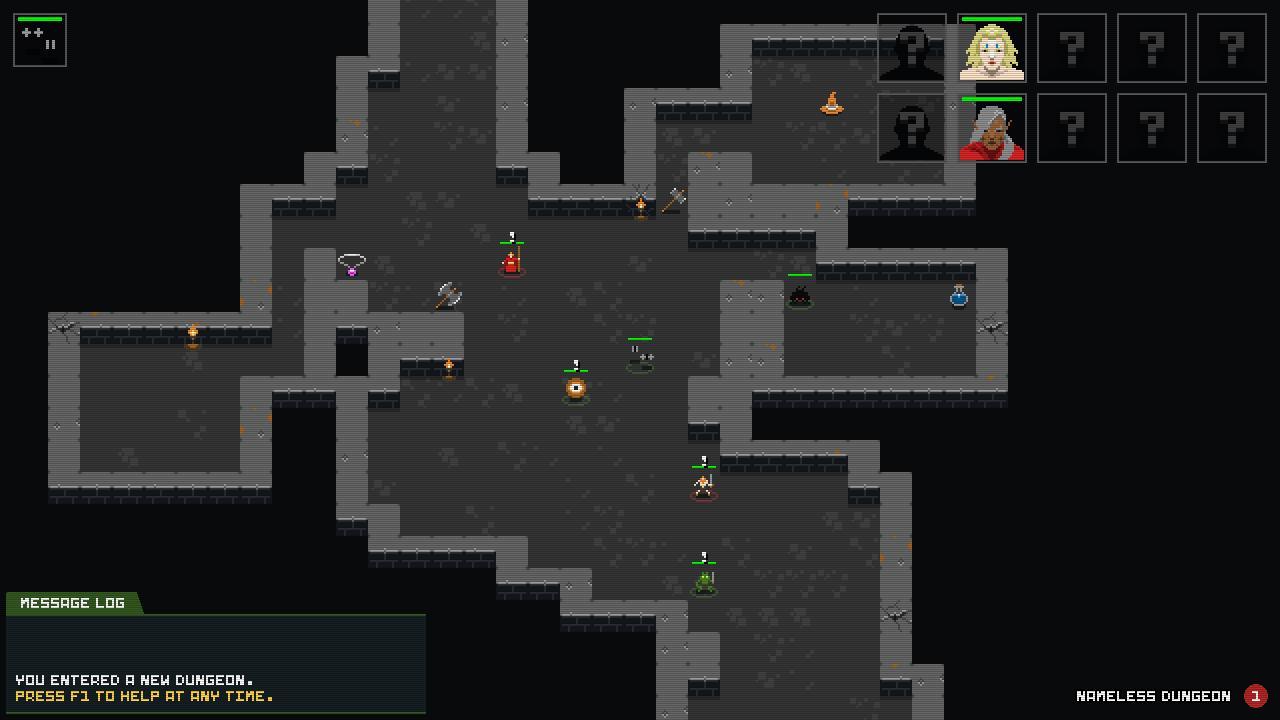Screen dimensions: 1280x720
Task: Click the NAMELESS DUNGEON label
Action: (x=1152, y=696)
